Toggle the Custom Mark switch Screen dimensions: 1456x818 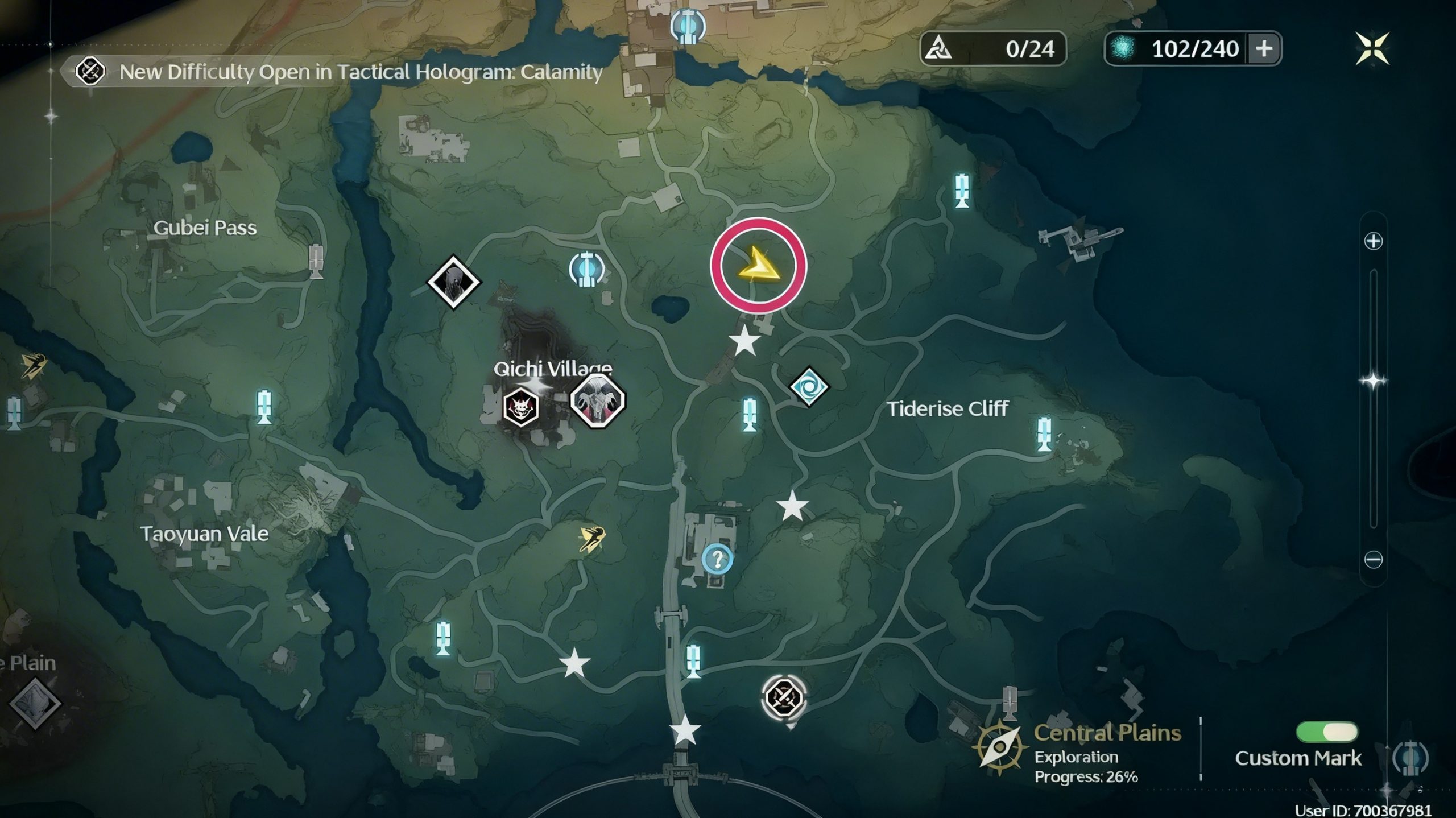1326,732
